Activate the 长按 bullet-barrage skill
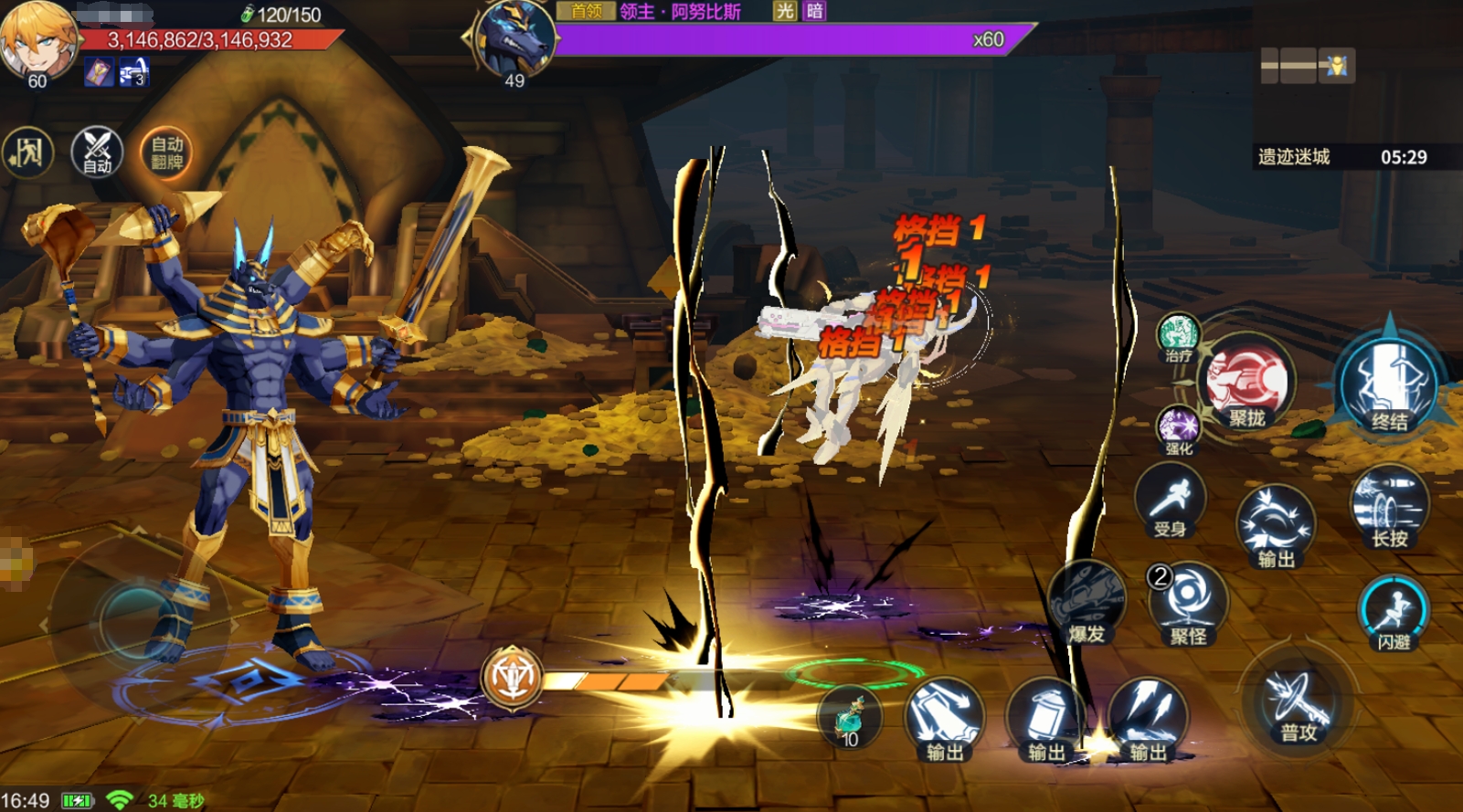Viewport: 1463px width, 812px height. pyautogui.click(x=1389, y=507)
